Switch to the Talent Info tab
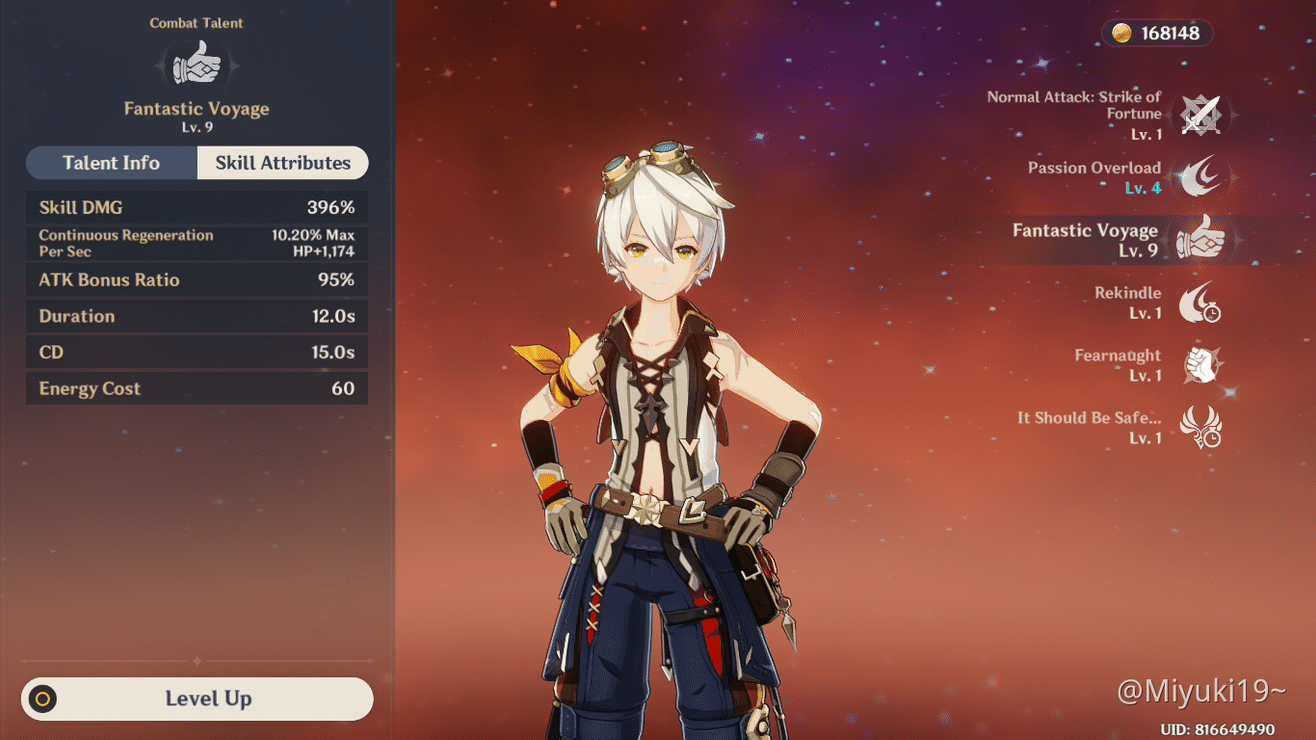1316x740 pixels. [111, 163]
